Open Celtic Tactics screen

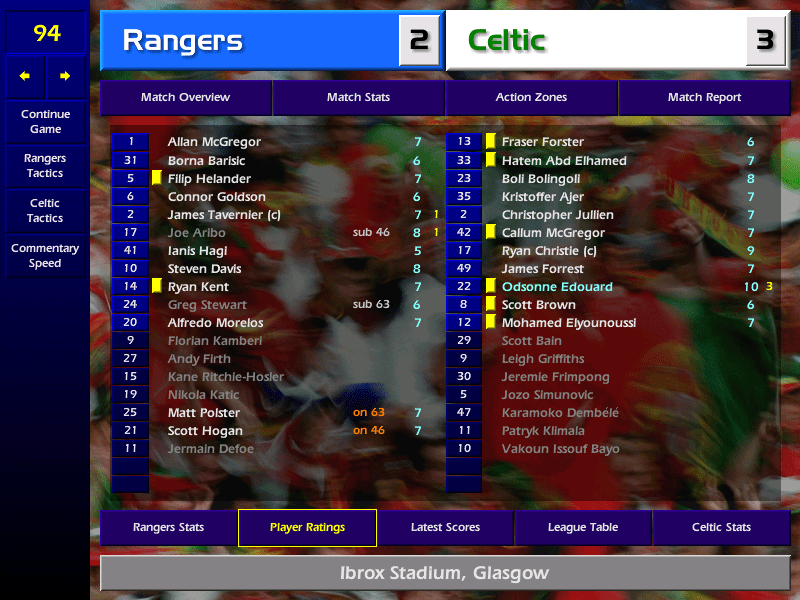[x=45, y=210]
